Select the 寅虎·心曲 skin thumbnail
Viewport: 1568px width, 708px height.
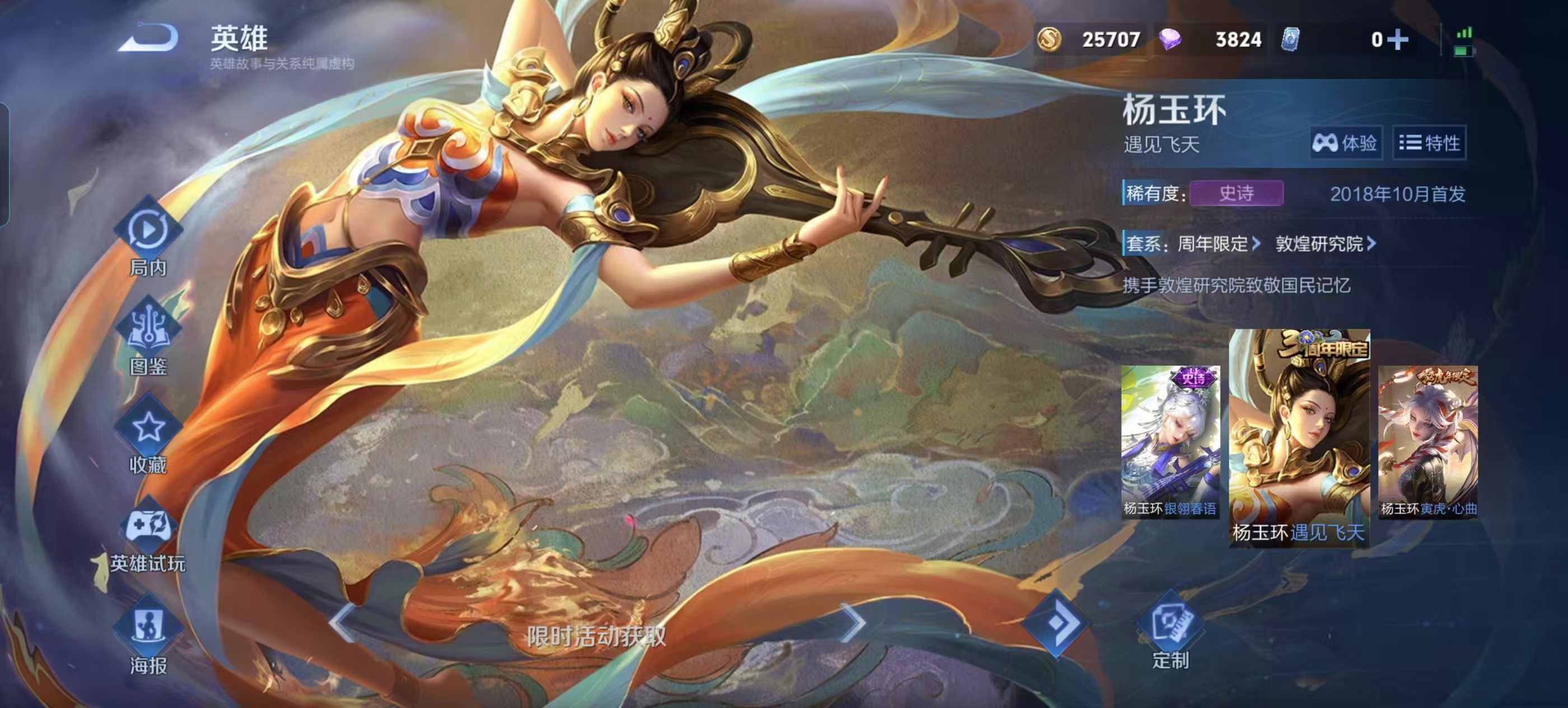click(1427, 442)
